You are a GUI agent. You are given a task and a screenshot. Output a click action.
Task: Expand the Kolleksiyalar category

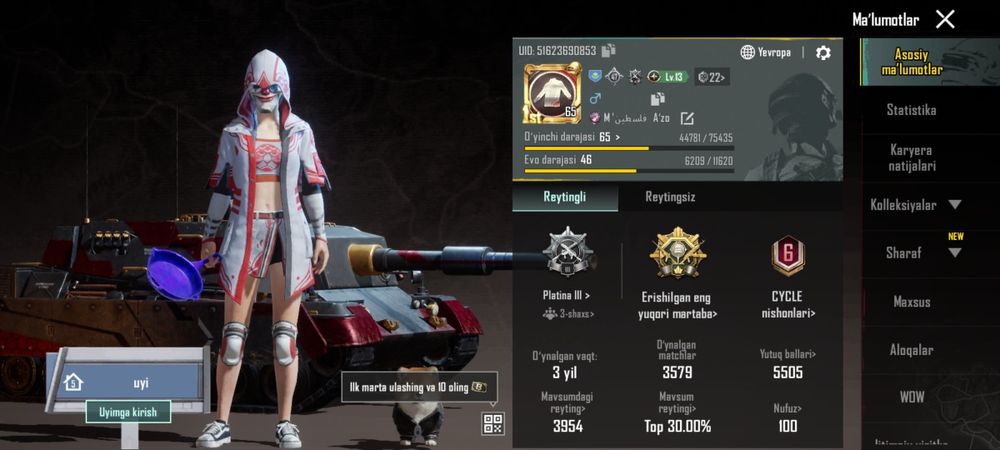click(x=915, y=205)
